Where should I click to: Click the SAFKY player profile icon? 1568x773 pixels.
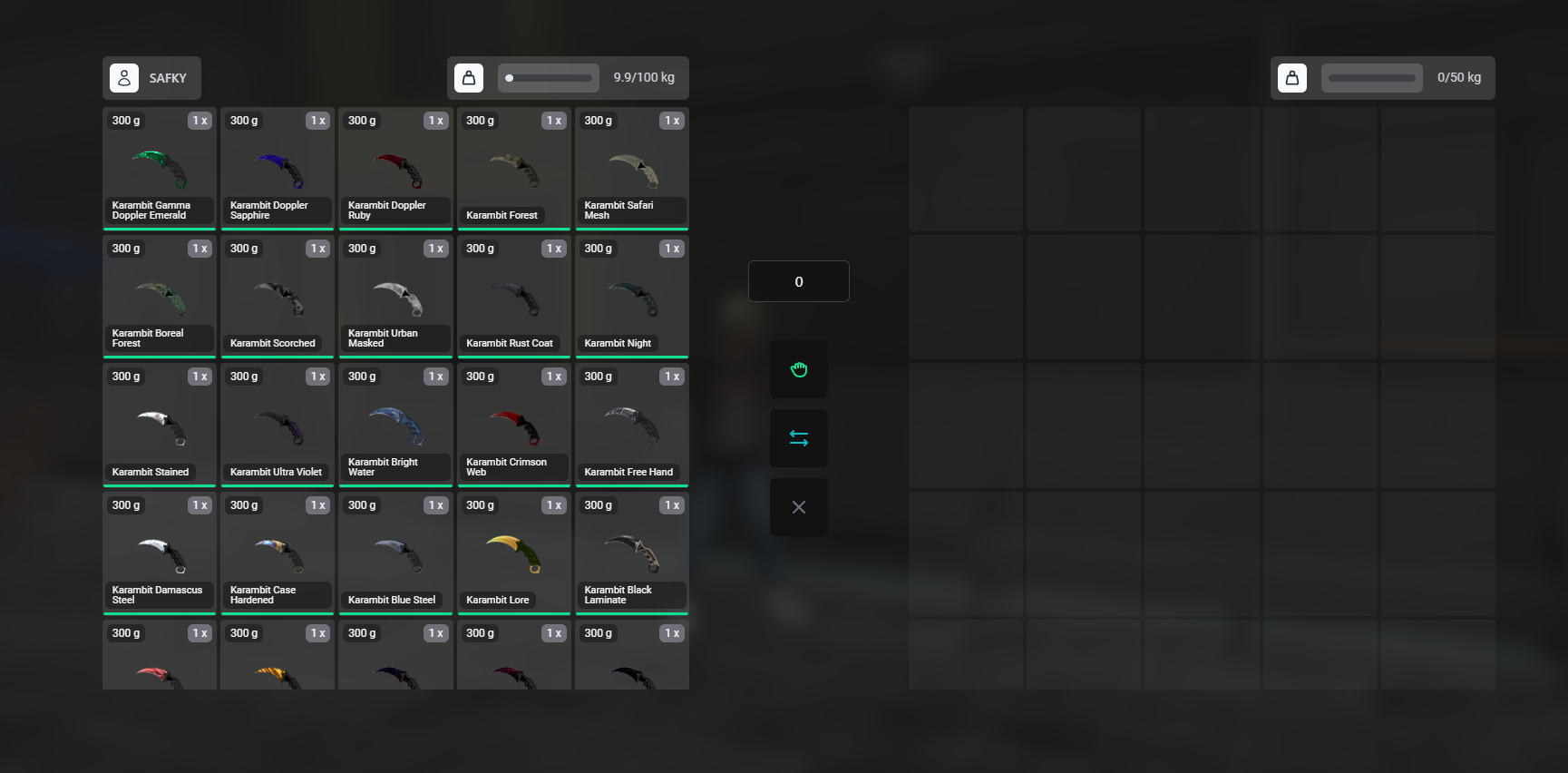pos(124,78)
